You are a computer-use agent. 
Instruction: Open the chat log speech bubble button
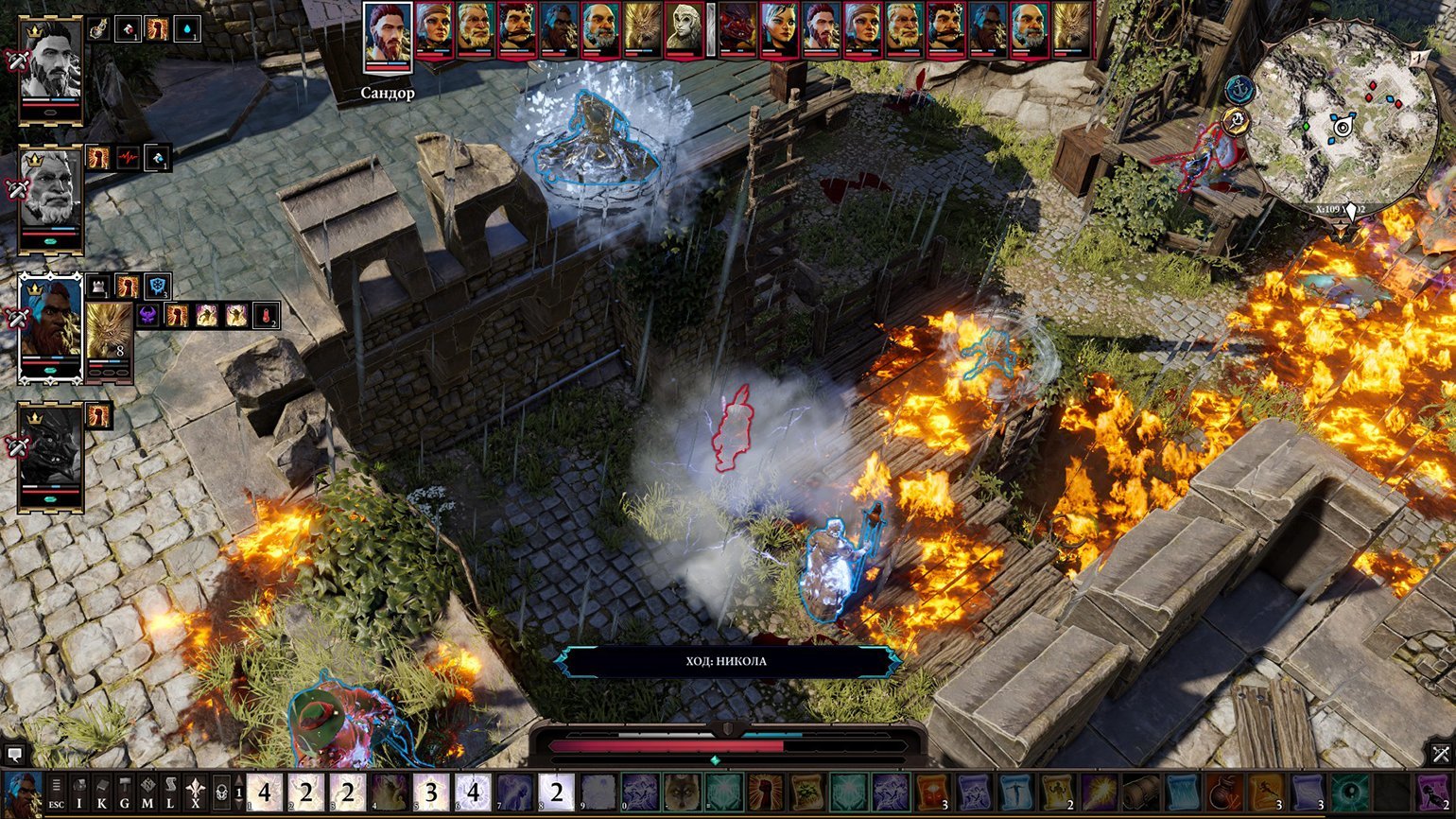(x=14, y=754)
